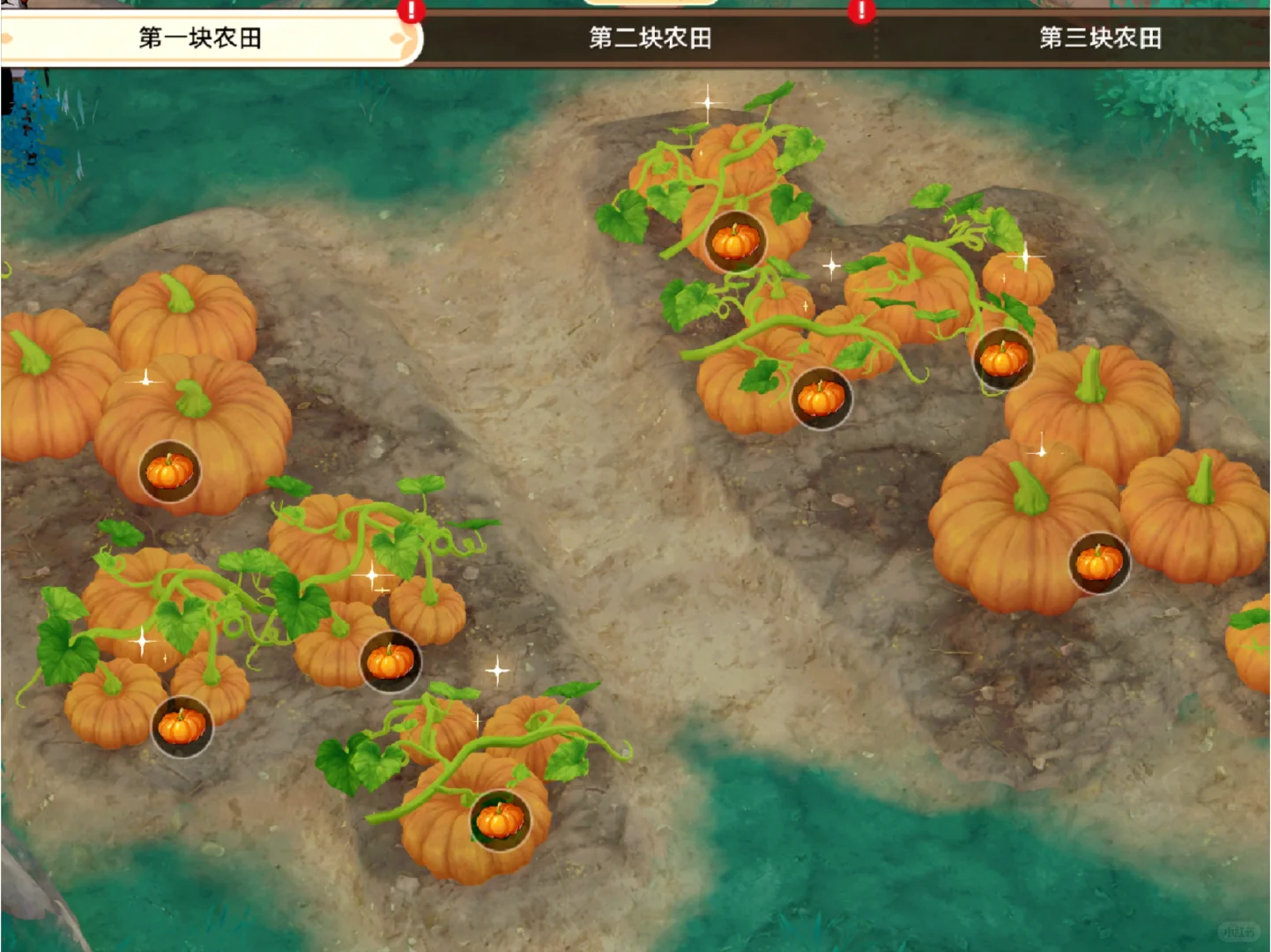Tap the harvest badge at the top of second field

click(733, 242)
